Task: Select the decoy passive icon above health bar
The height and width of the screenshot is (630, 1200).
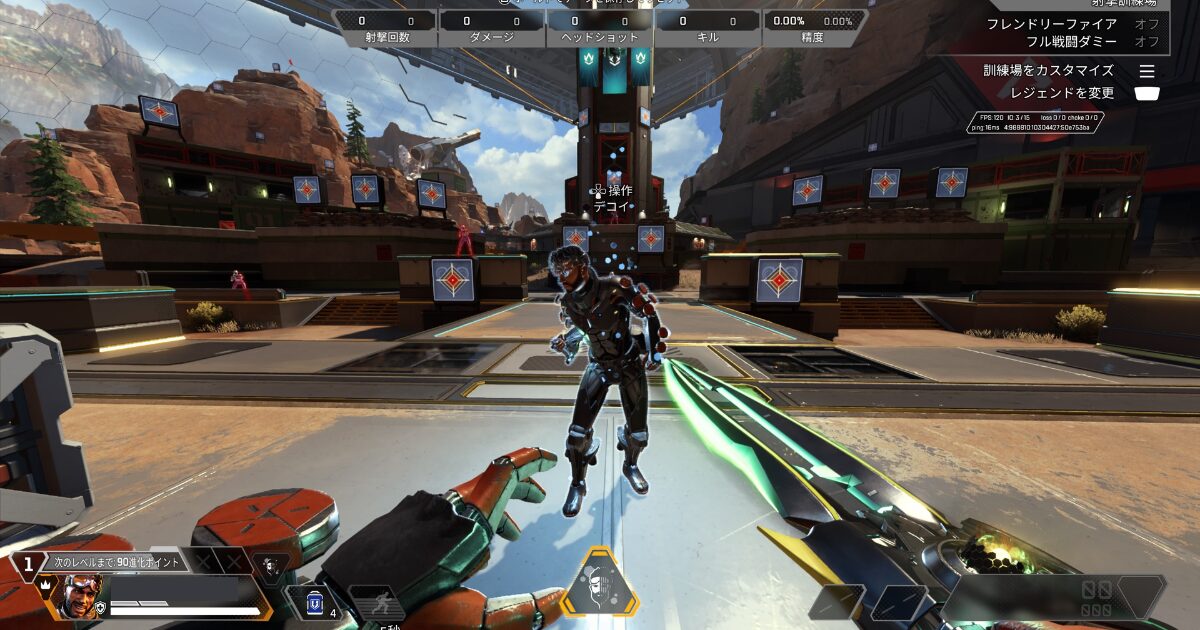Action: tap(269, 566)
